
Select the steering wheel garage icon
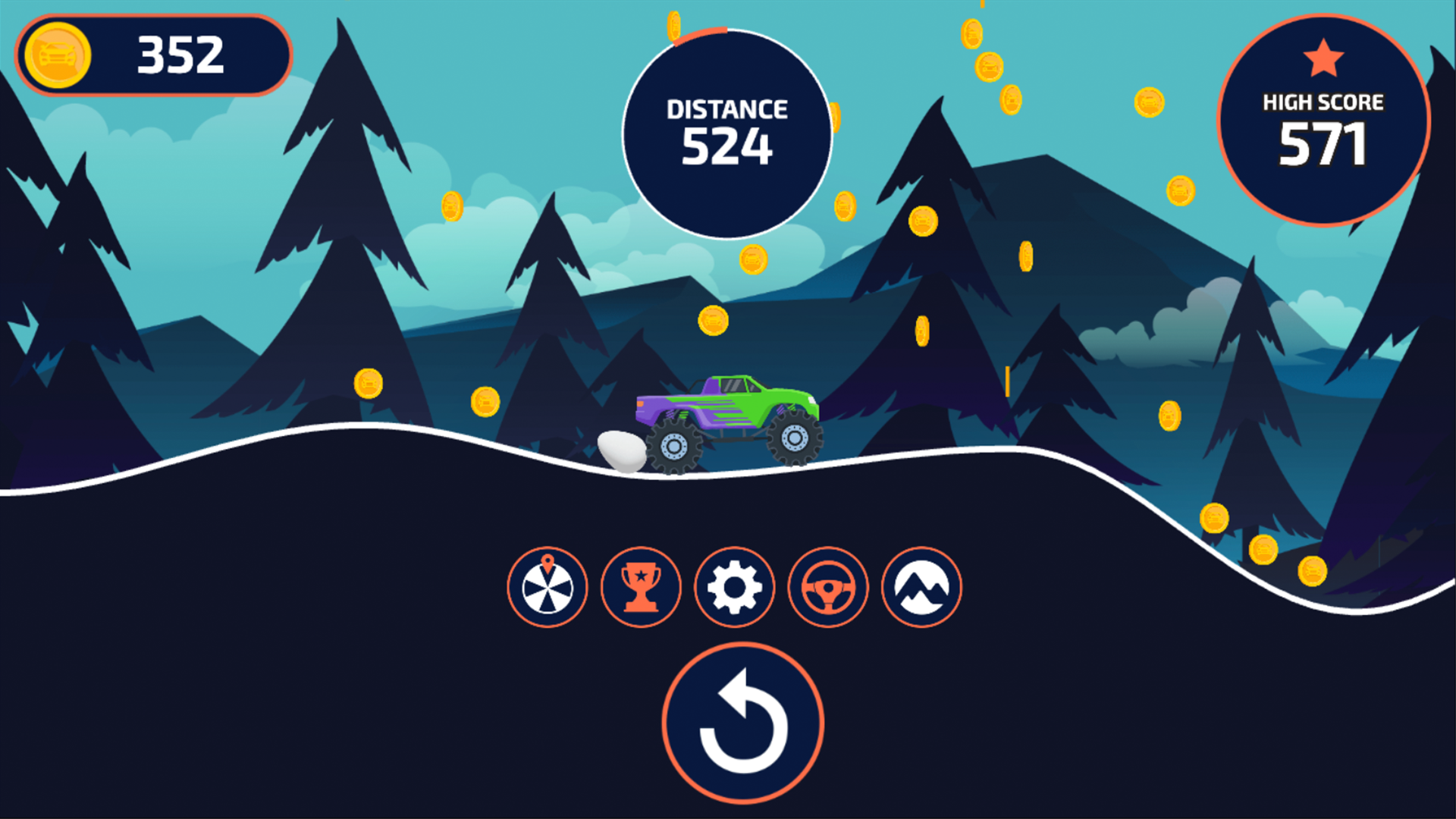coord(828,588)
